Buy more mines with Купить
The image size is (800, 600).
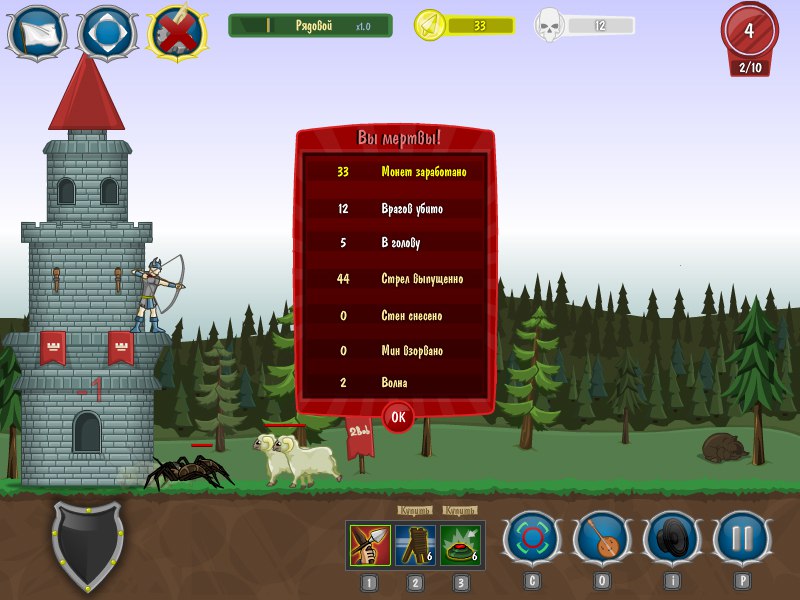pyautogui.click(x=460, y=510)
